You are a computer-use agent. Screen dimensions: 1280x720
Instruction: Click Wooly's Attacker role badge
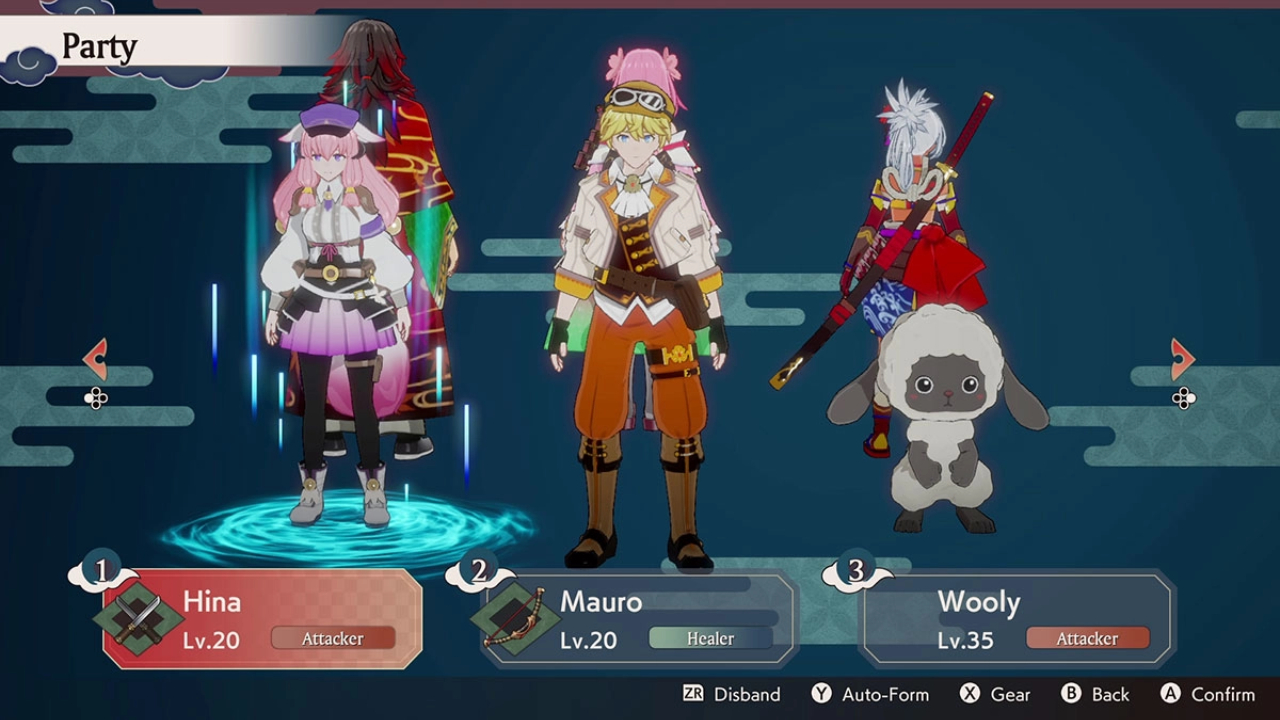click(x=1088, y=638)
